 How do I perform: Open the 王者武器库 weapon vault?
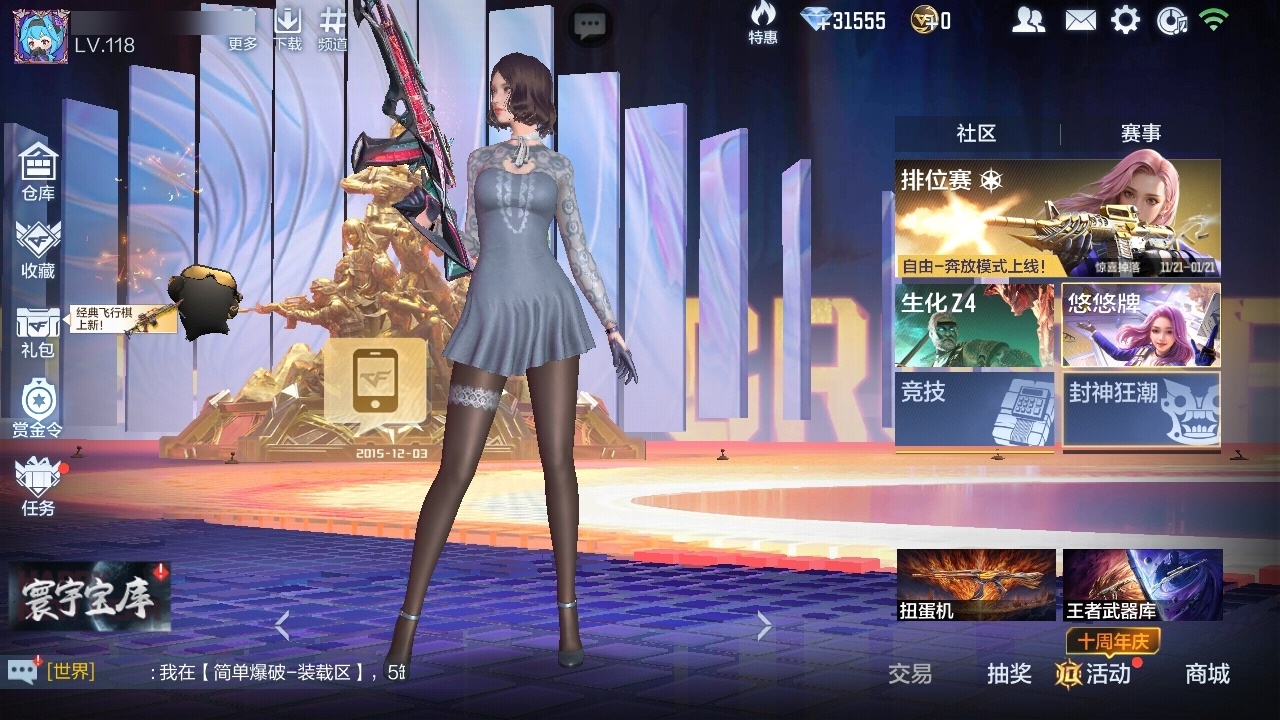tap(1142, 584)
